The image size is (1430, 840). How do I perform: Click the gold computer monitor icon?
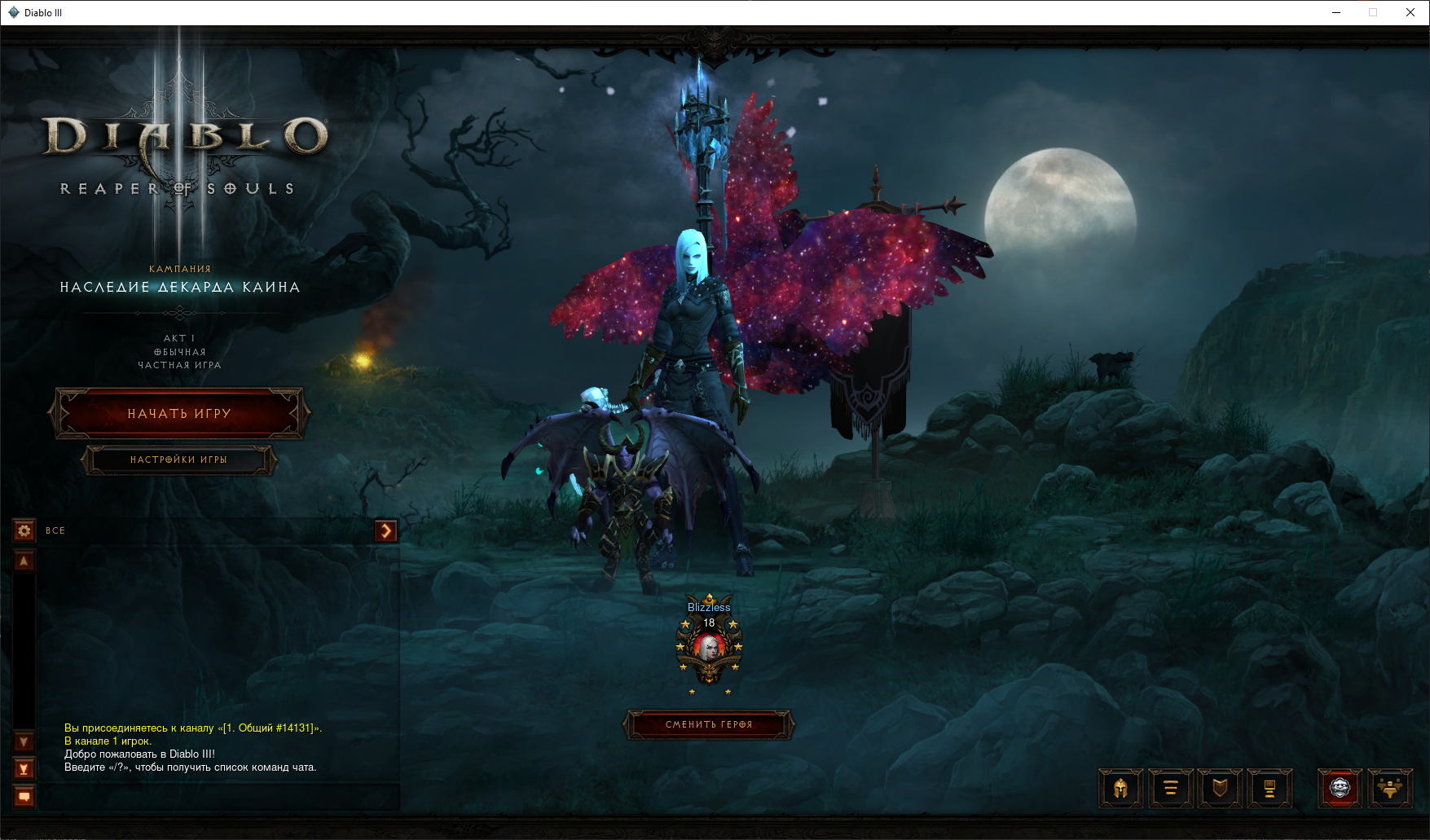(1269, 788)
